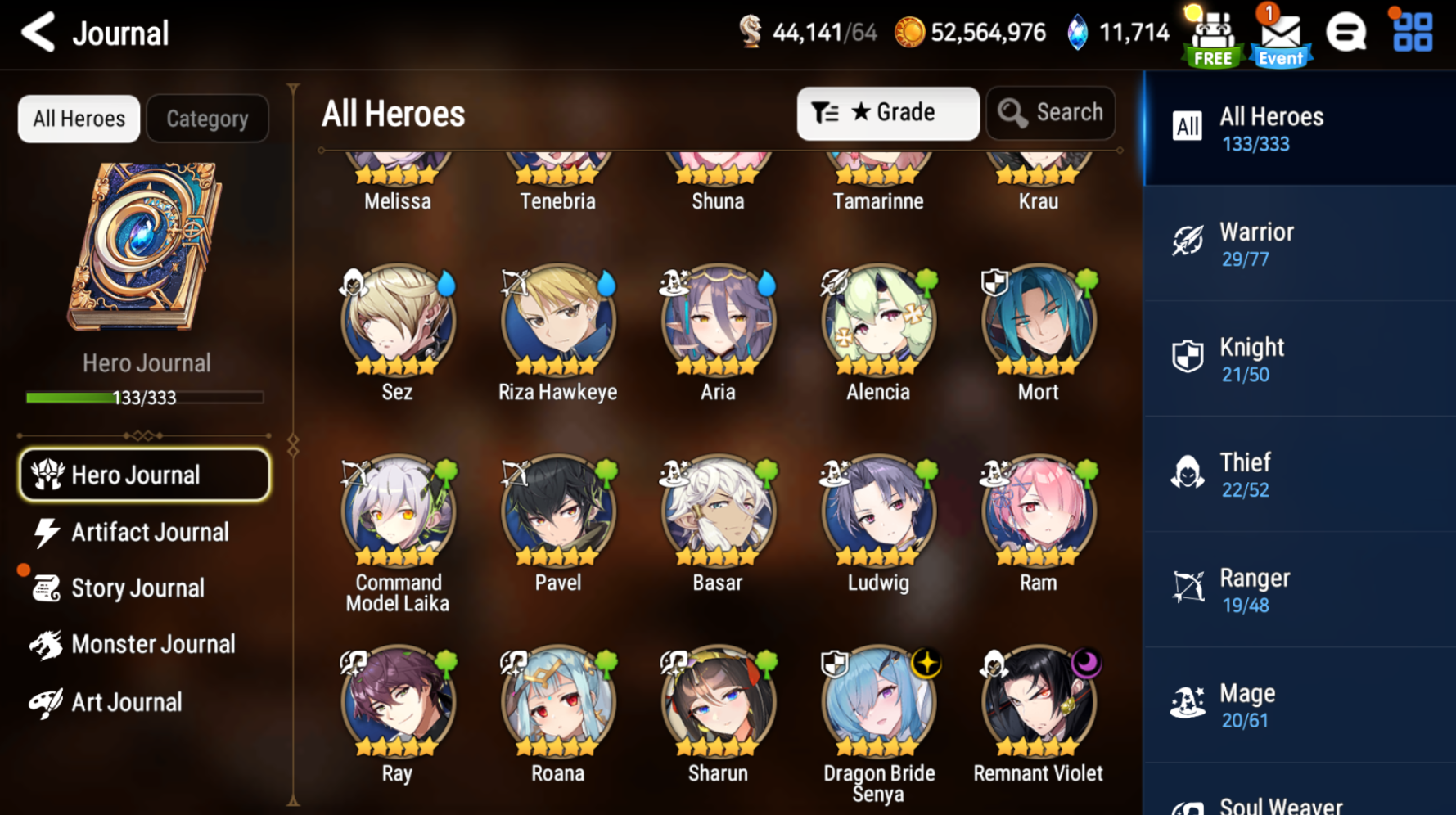The height and width of the screenshot is (815, 1456).
Task: Open the Grade filter dropdown
Action: (x=888, y=113)
